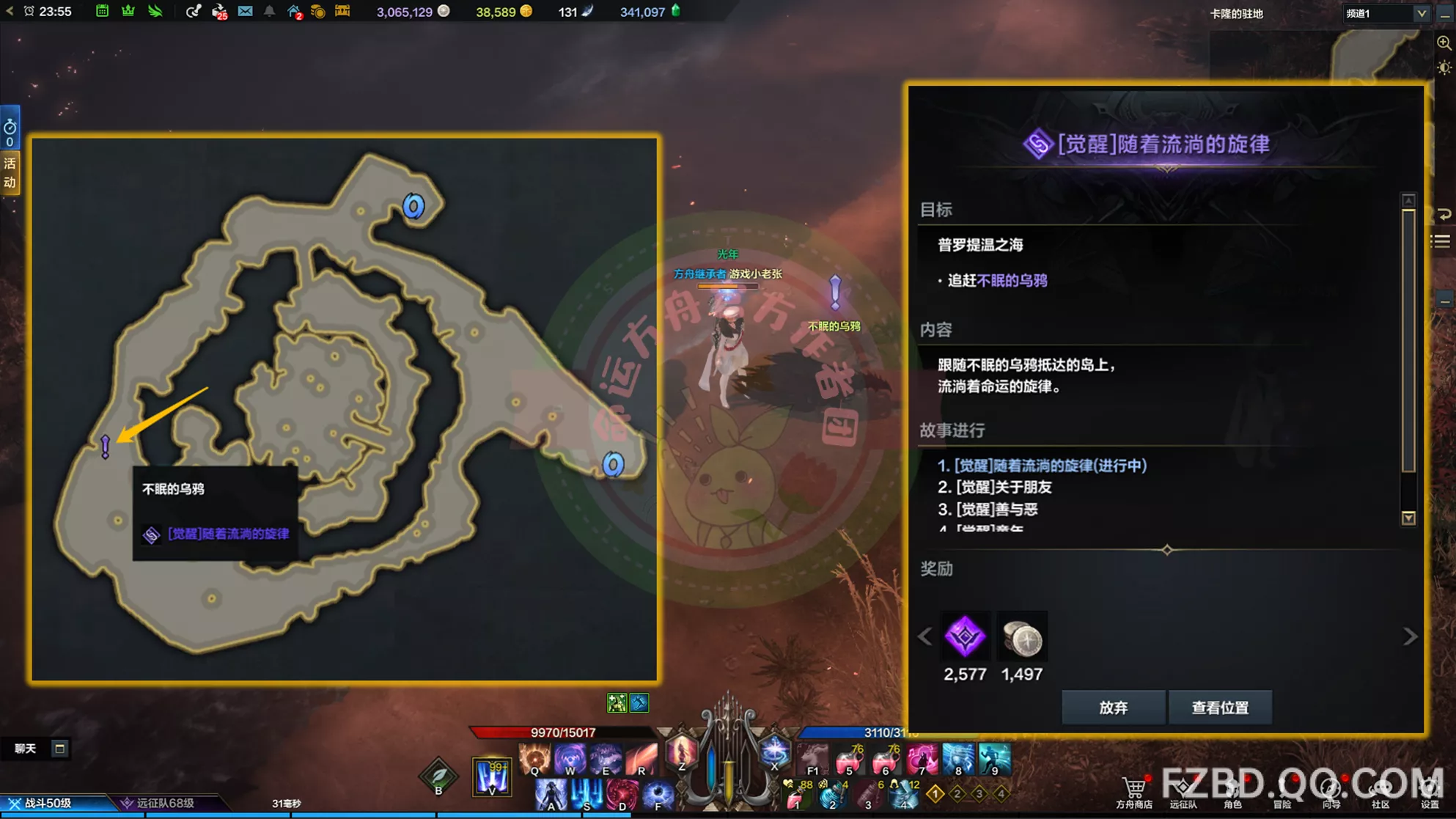
Task: Click the quest panel scrollbar down arrow
Action: [1408, 518]
